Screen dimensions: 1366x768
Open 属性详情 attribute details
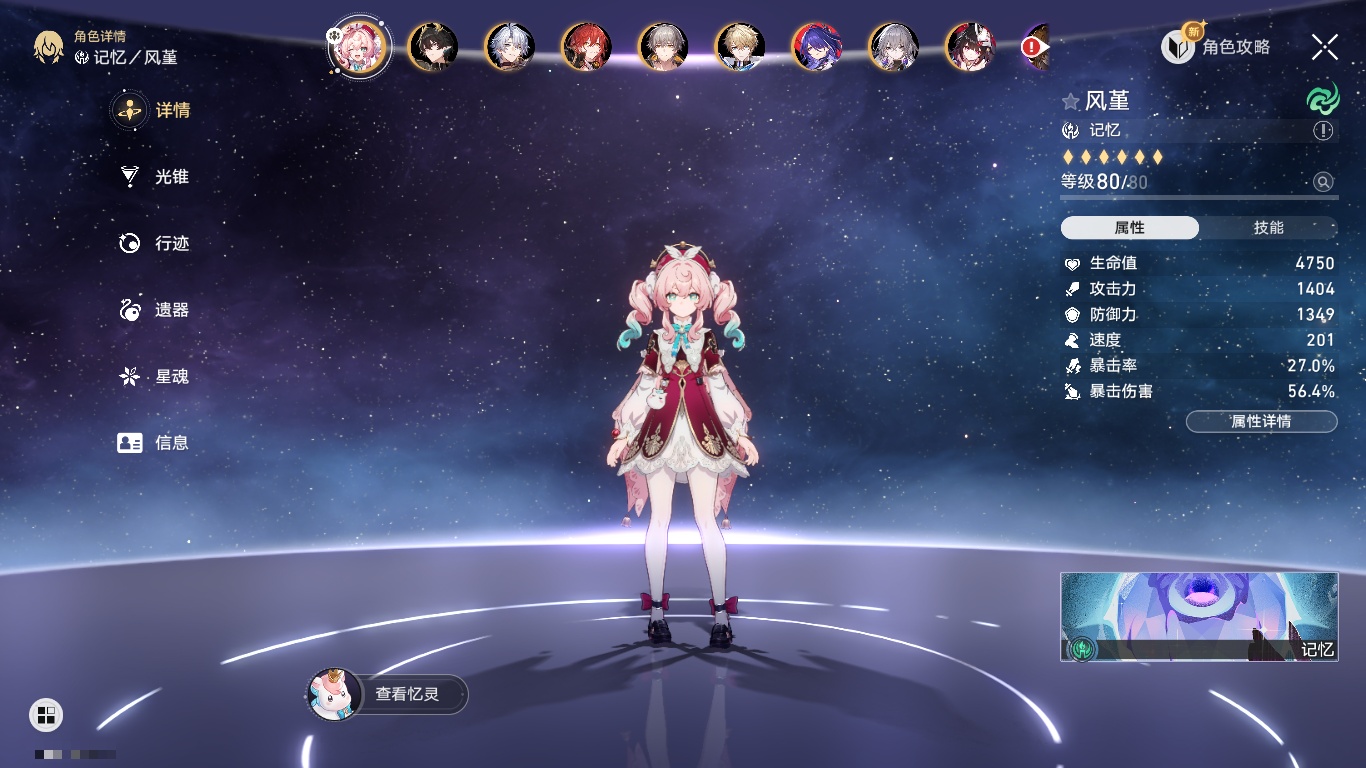1261,422
